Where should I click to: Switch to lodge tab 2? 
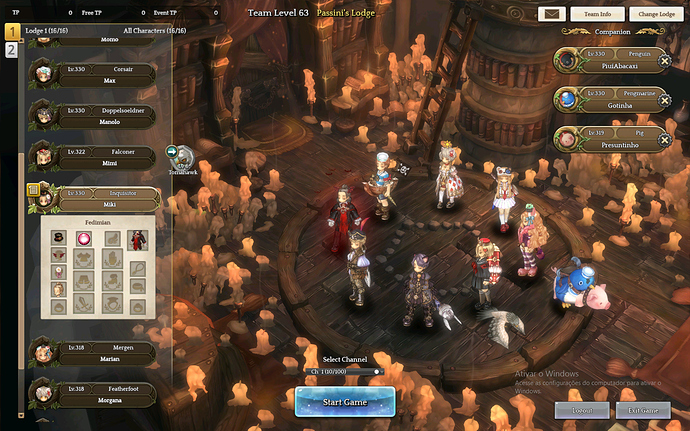pyautogui.click(x=12, y=50)
